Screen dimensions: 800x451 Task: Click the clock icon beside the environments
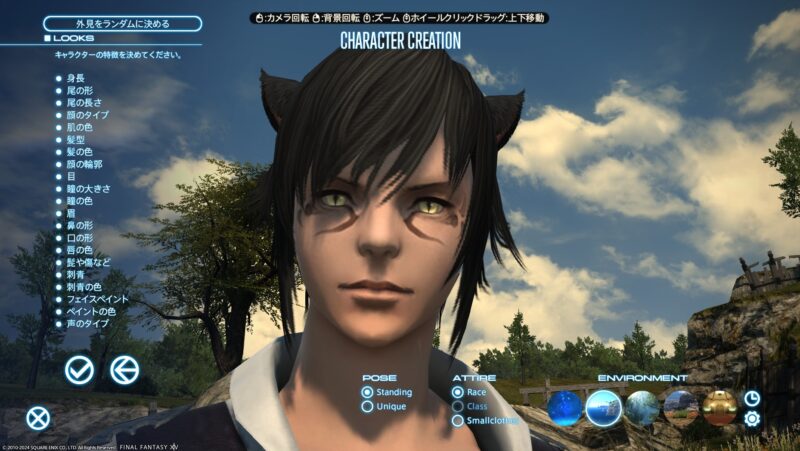752,398
